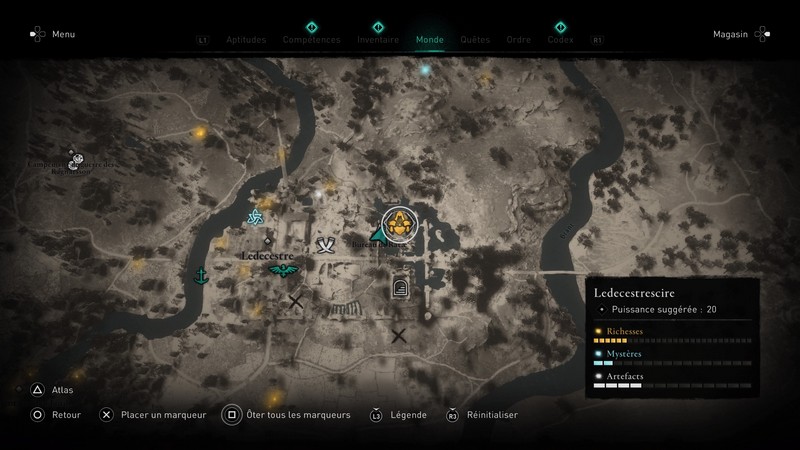
Task: Show the Quêtes tab
Action: tap(475, 40)
